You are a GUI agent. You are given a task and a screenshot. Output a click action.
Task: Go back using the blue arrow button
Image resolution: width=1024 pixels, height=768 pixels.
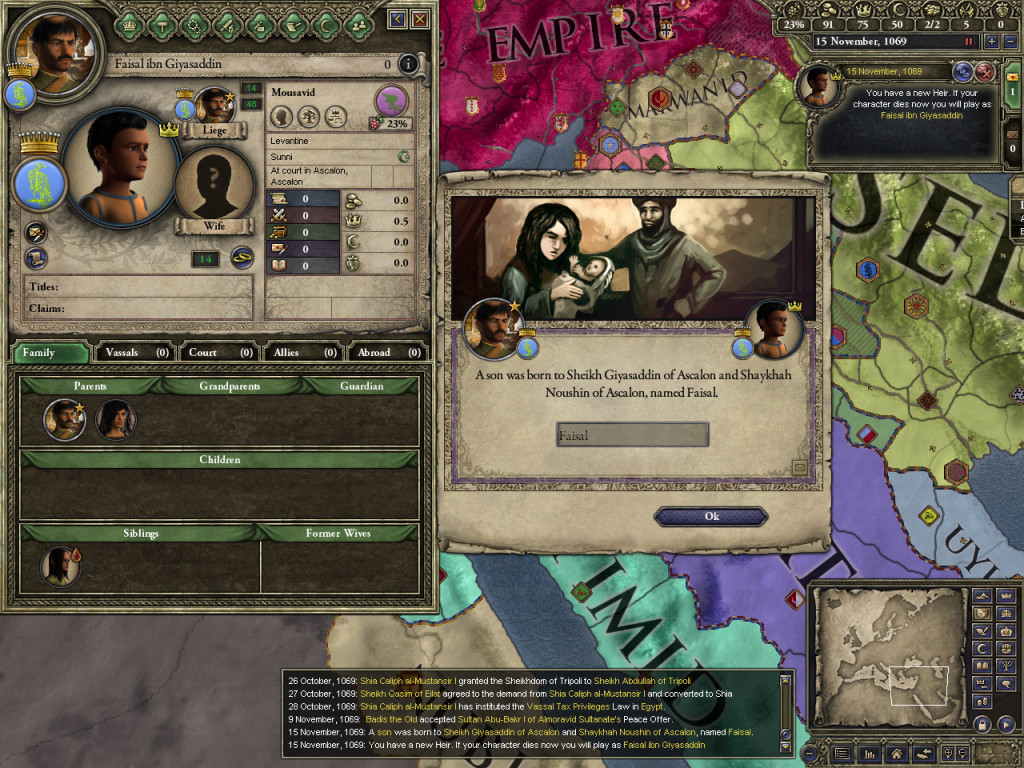point(397,19)
